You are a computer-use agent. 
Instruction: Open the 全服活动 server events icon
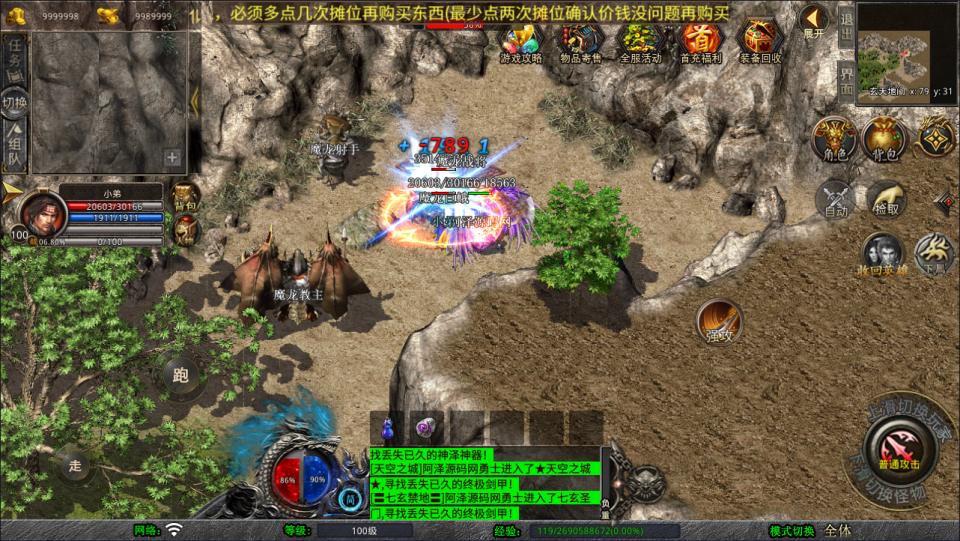[x=641, y=41]
